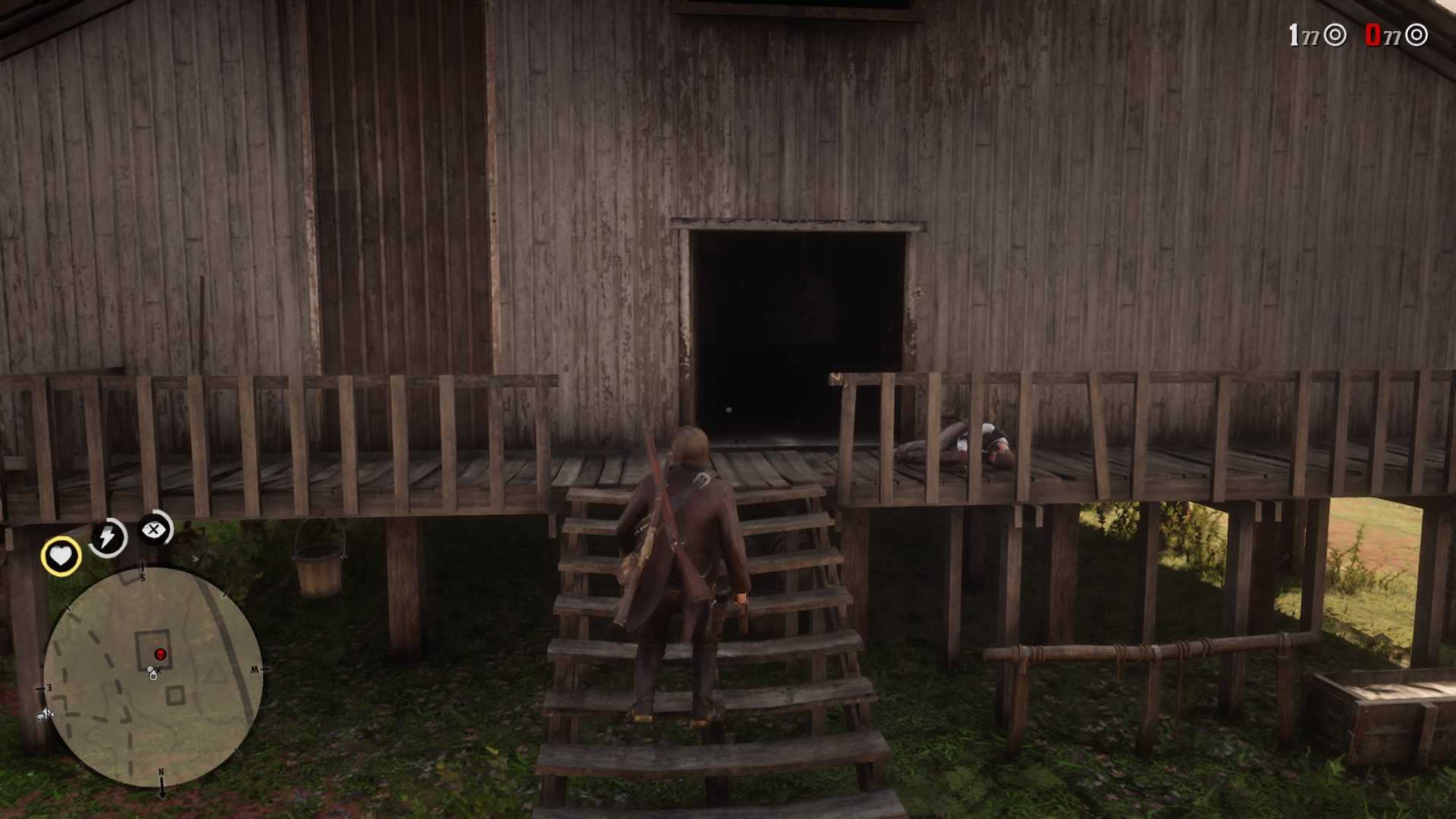Click the Dead Eye core icon

pyautogui.click(x=155, y=531)
